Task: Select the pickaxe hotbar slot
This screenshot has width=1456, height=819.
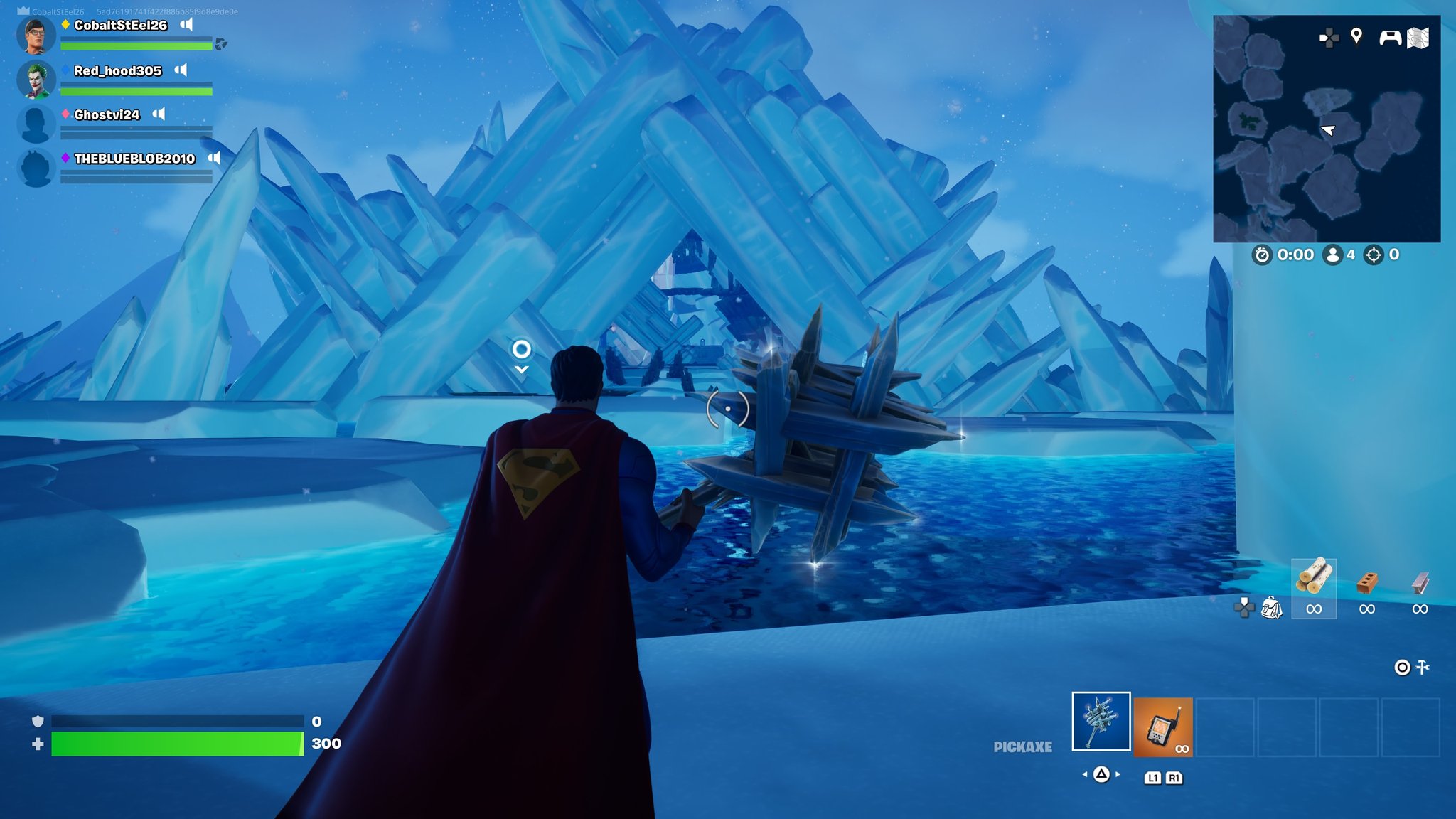Action: point(1101,722)
